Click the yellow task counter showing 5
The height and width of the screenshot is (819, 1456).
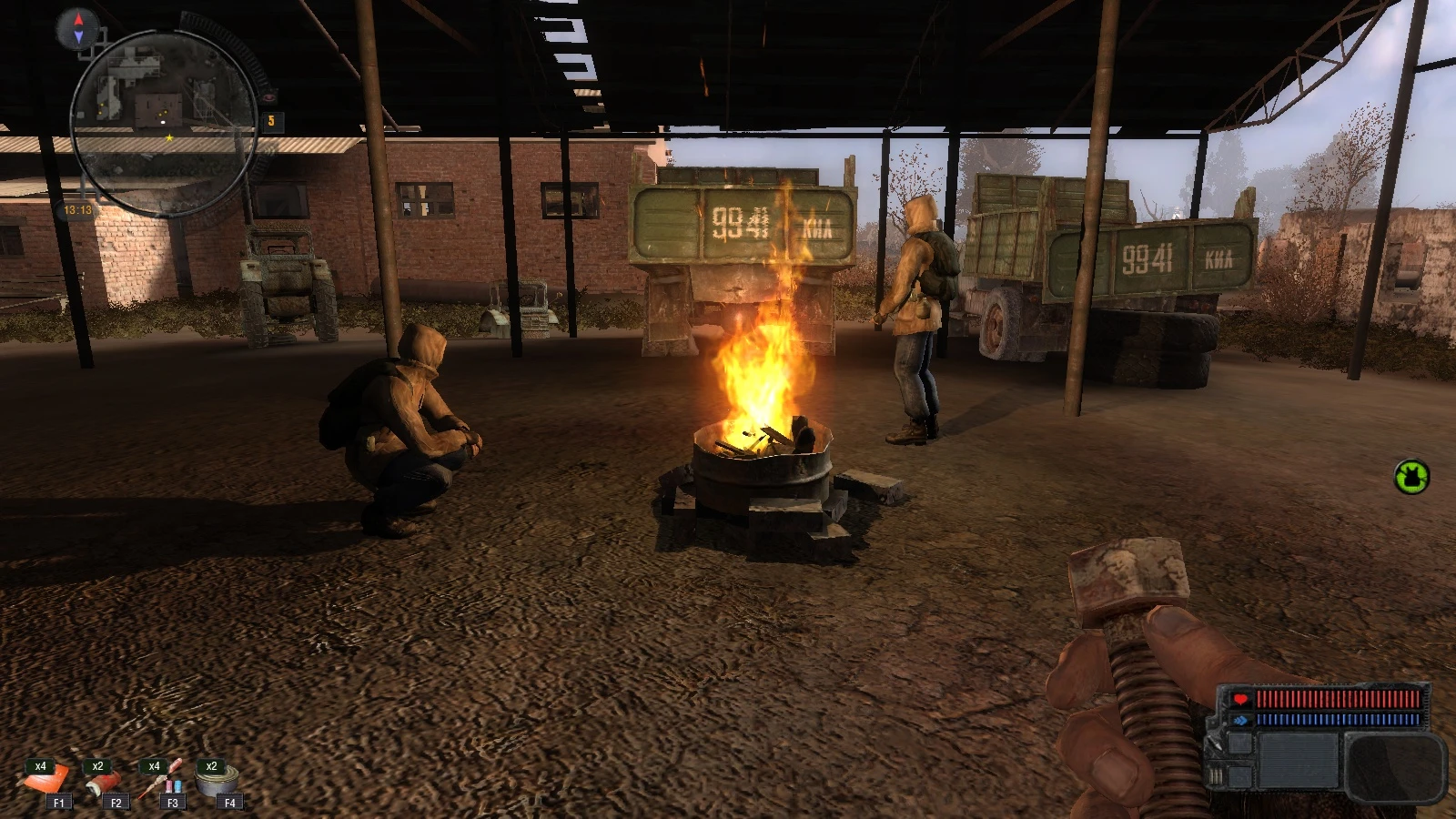271,120
